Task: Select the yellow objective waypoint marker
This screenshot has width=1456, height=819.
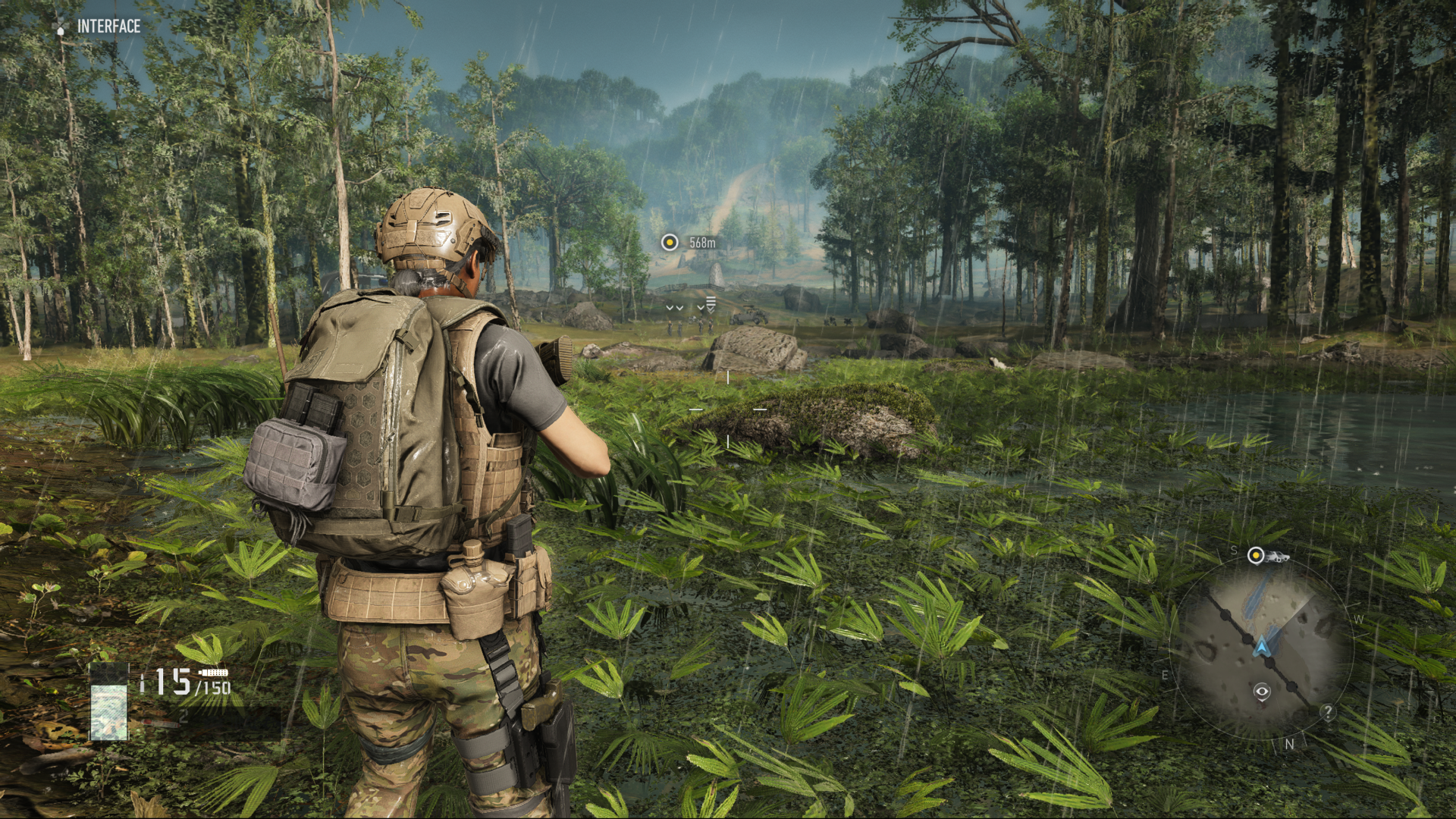Action: pyautogui.click(x=670, y=241)
